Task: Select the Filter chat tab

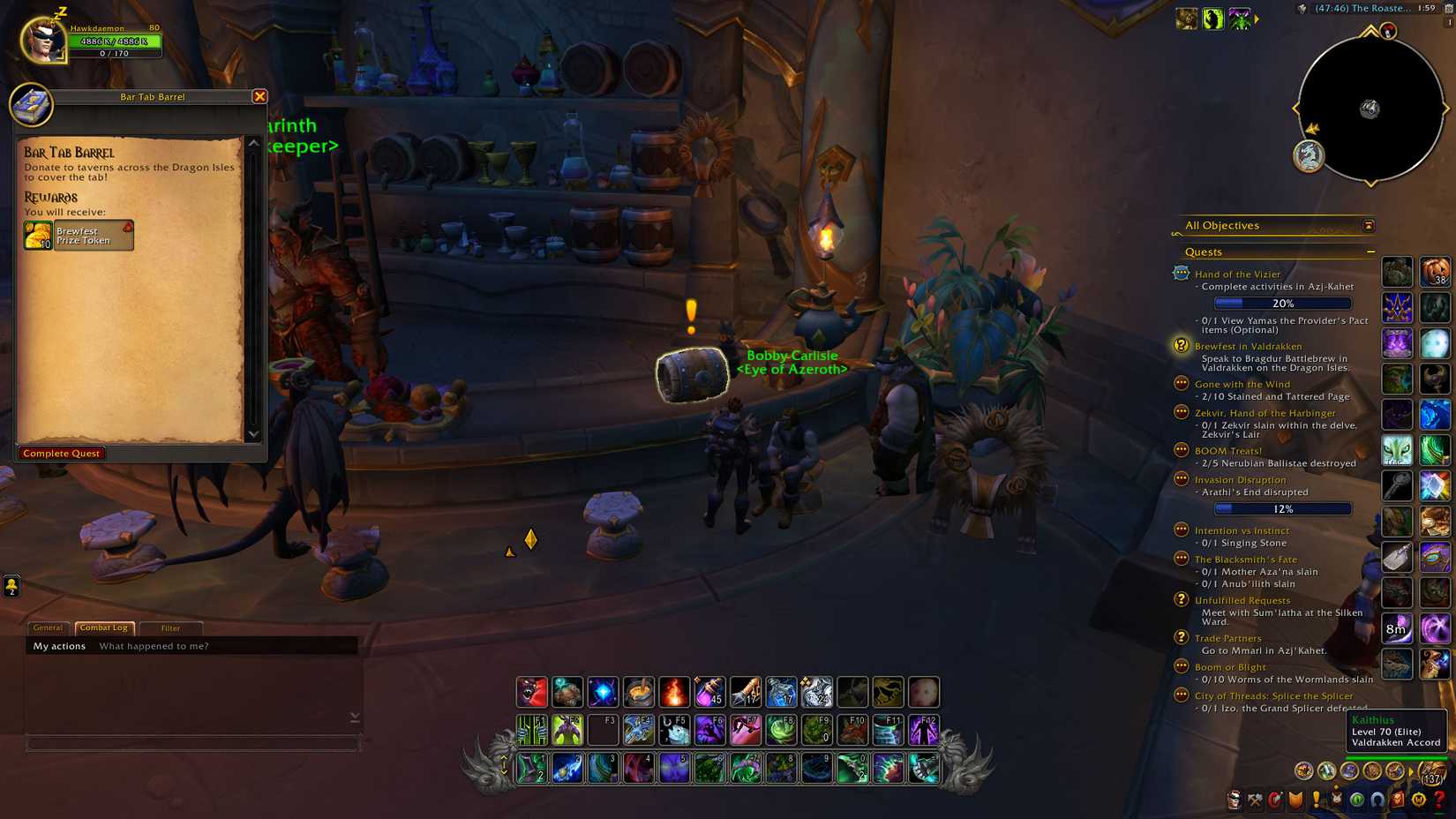Action: click(x=169, y=627)
